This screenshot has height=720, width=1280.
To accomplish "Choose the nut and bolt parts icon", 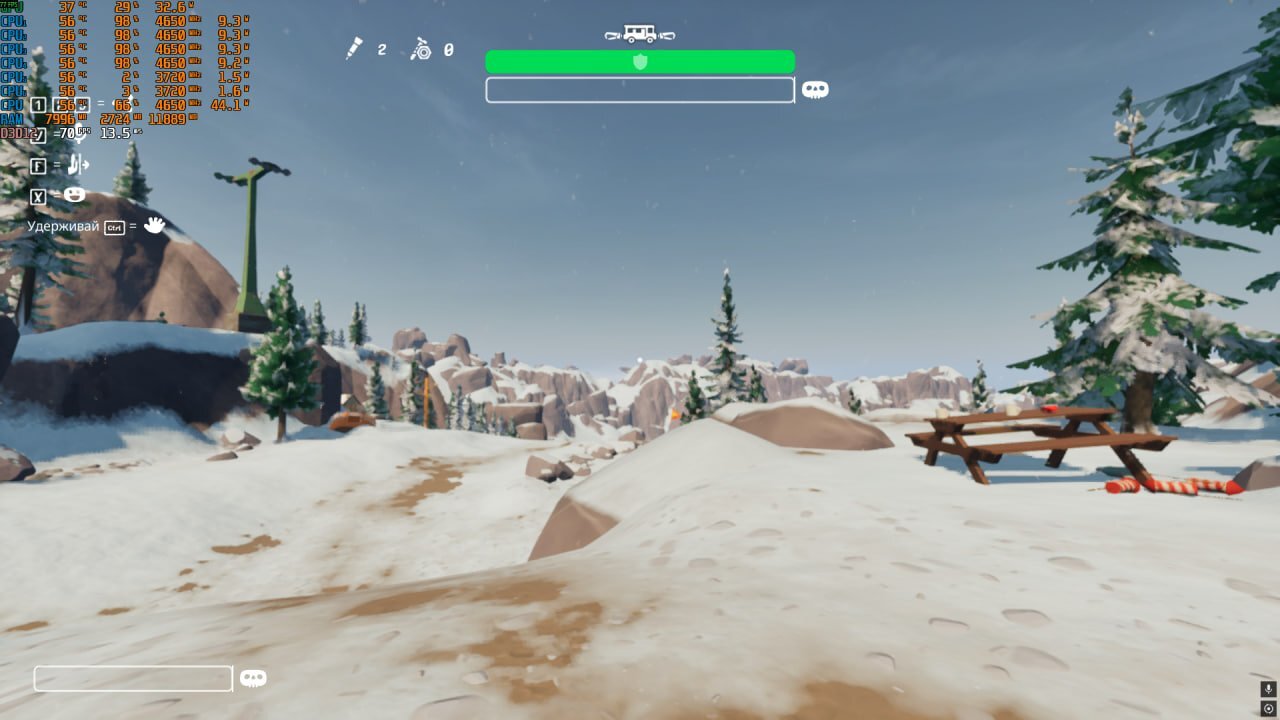I will tap(421, 48).
